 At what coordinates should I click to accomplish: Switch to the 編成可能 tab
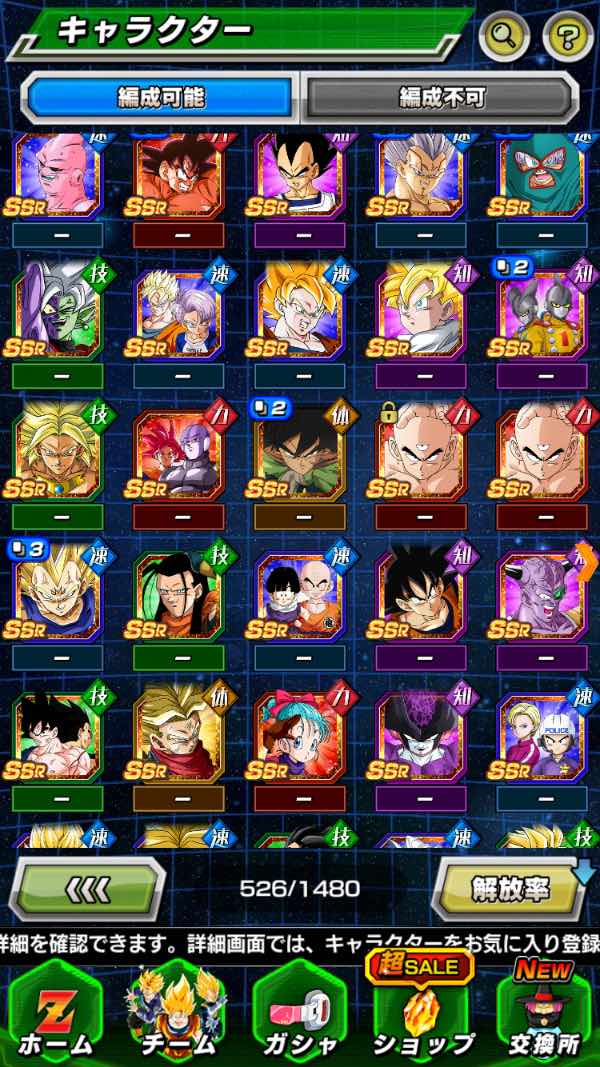pyautogui.click(x=160, y=97)
